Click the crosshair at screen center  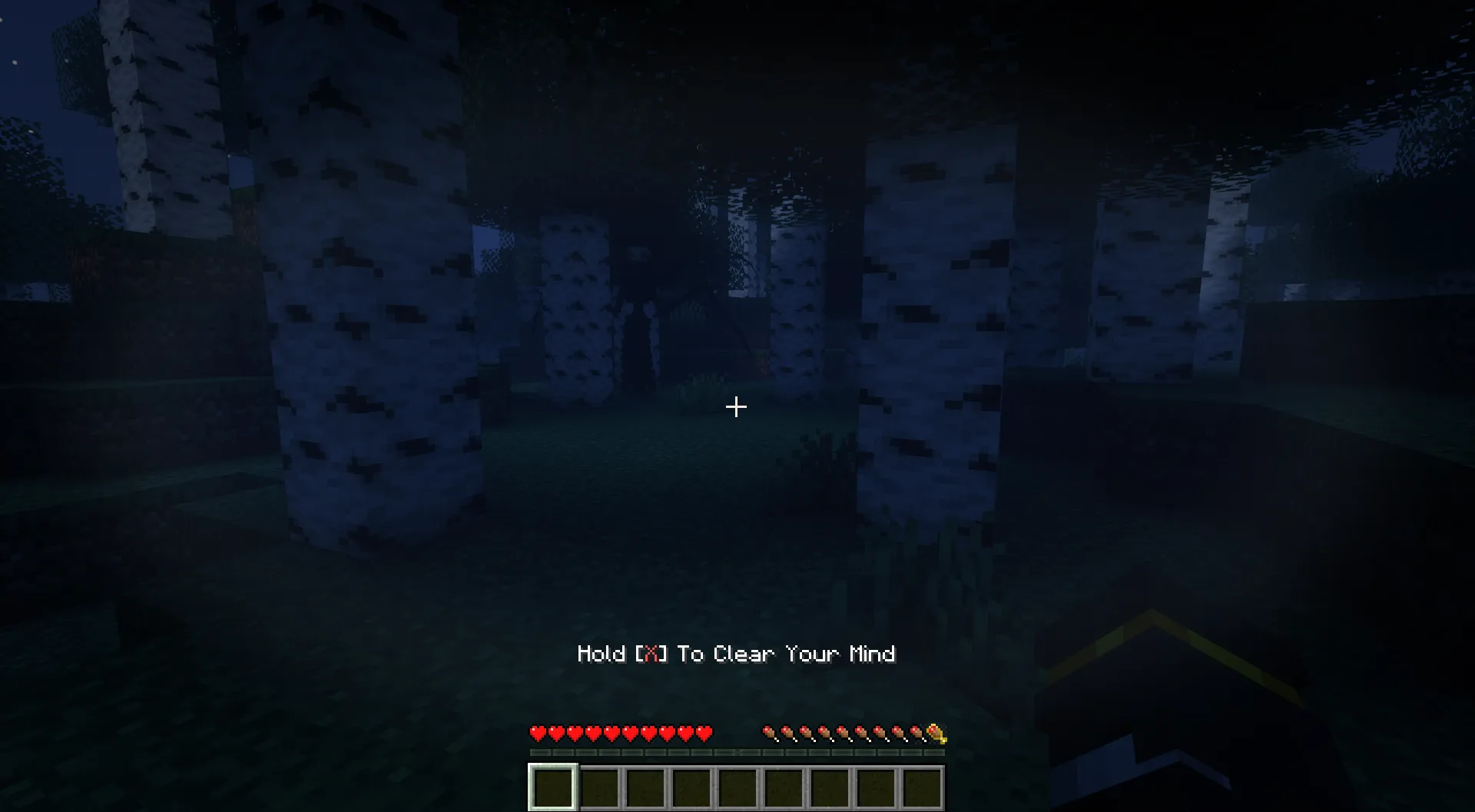pos(736,406)
